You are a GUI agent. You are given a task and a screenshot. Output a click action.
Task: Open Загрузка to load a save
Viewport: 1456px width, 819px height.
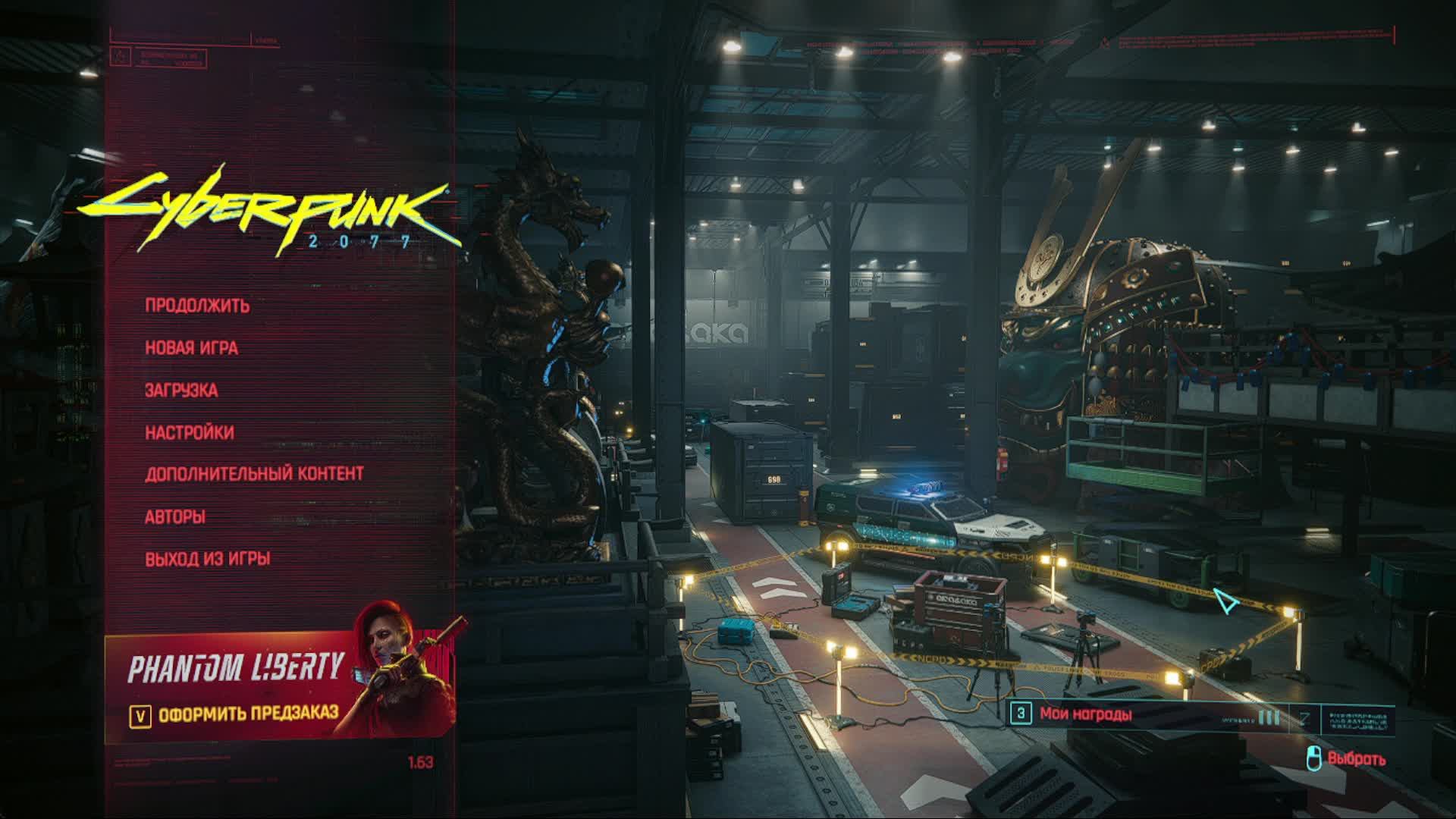(x=180, y=391)
